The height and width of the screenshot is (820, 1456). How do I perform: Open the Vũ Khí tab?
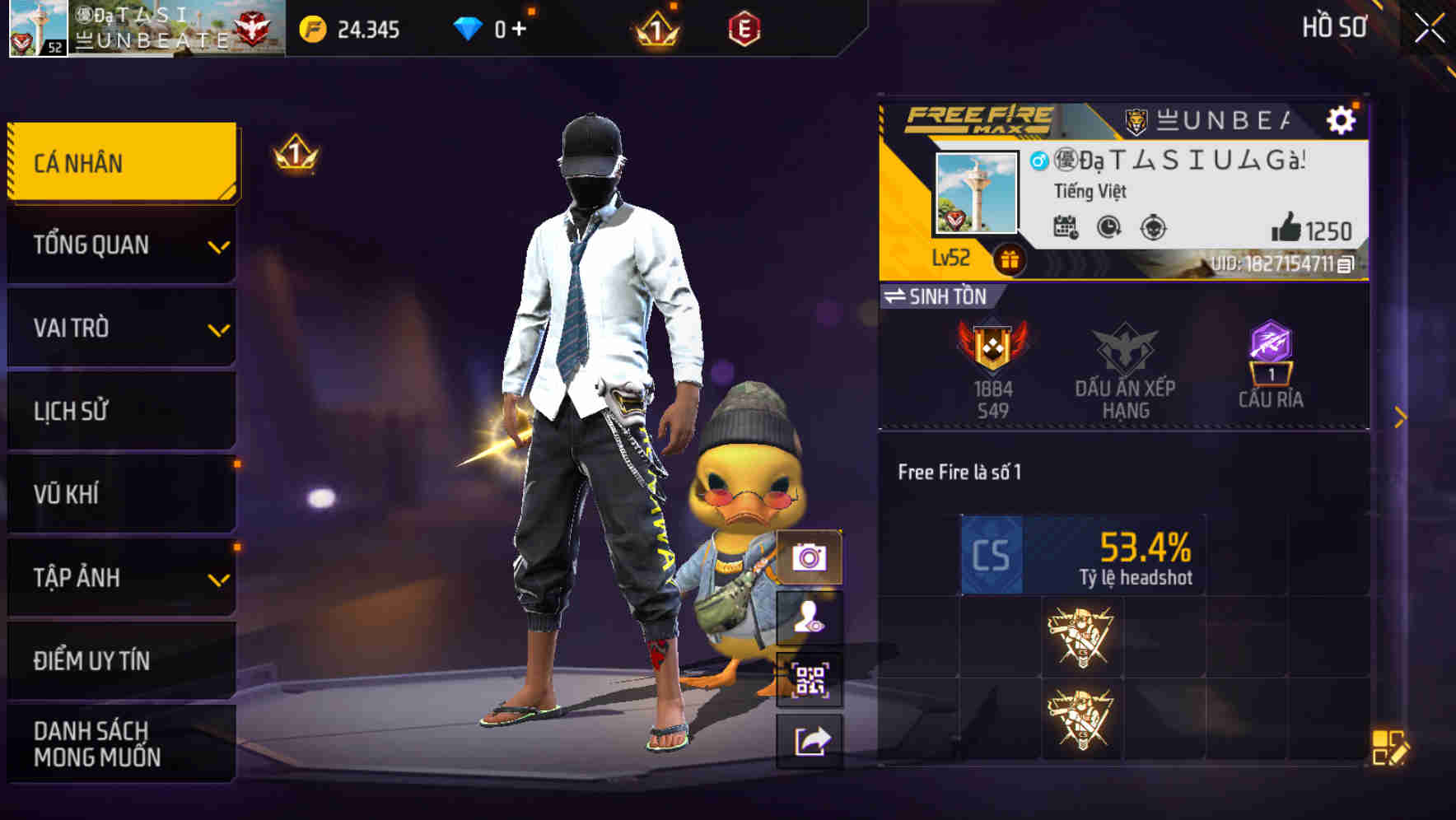point(121,494)
